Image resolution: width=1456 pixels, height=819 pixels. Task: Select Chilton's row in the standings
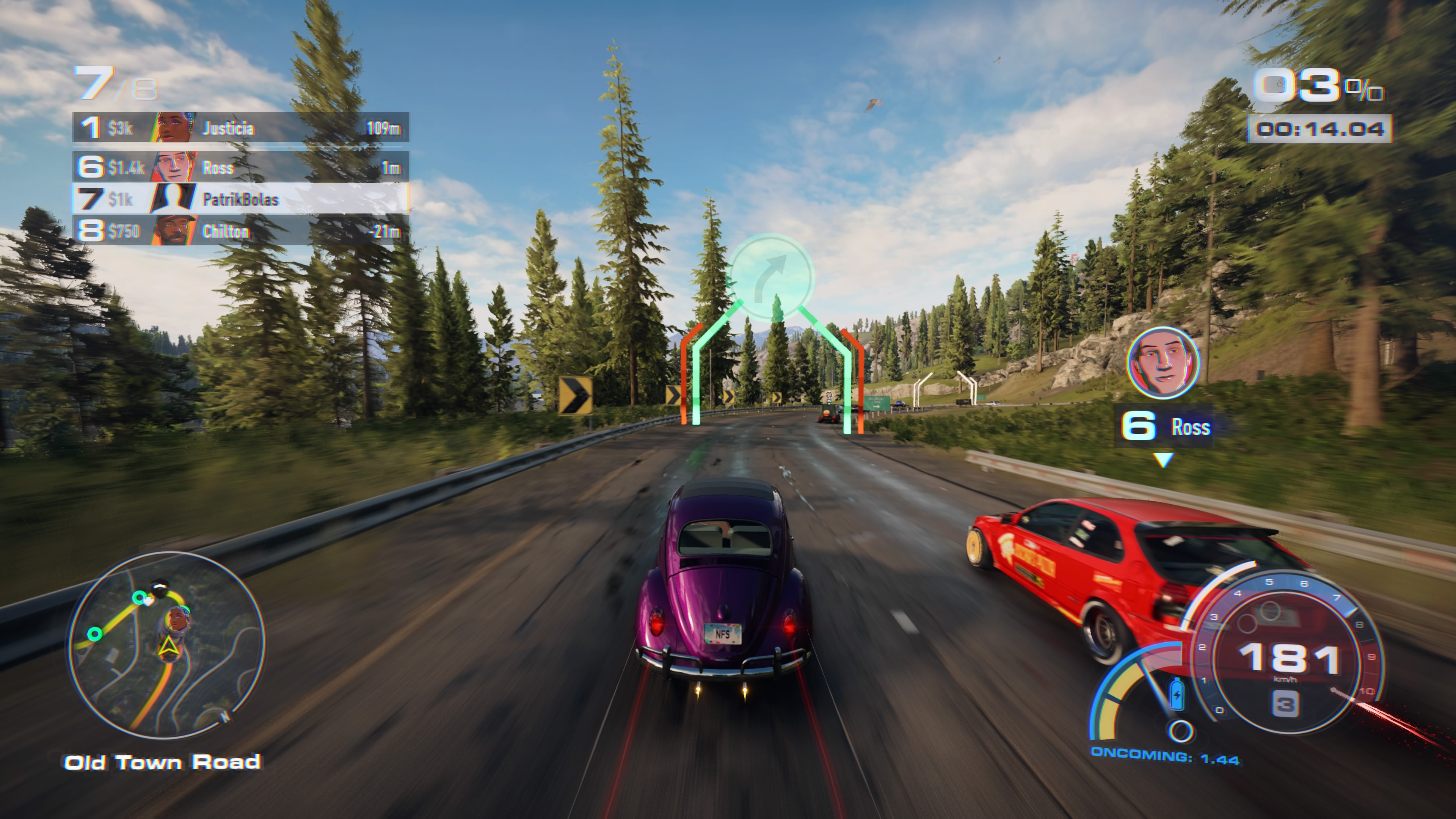tap(240, 231)
